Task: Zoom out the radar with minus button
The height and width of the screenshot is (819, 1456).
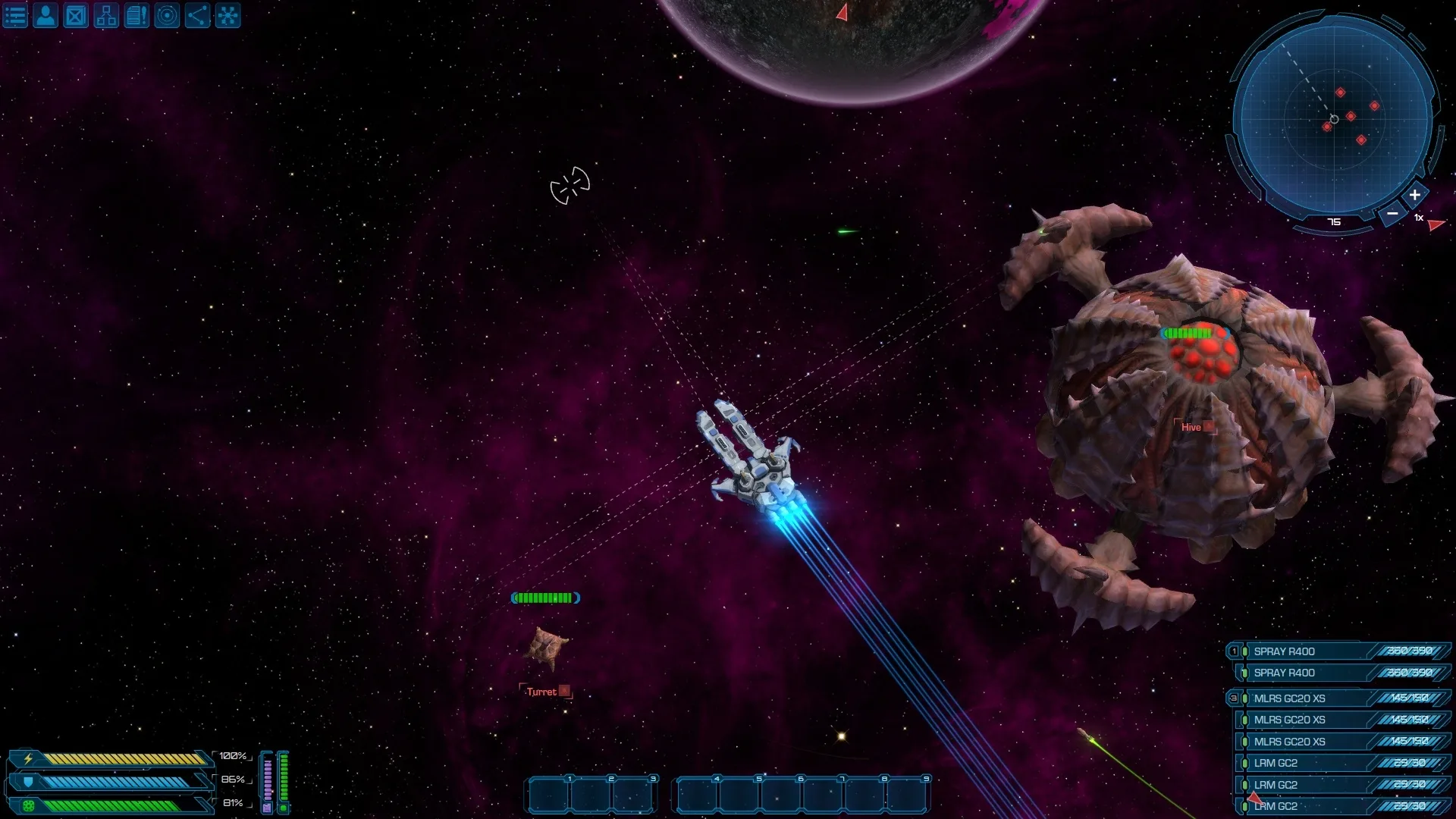Action: (x=1392, y=215)
